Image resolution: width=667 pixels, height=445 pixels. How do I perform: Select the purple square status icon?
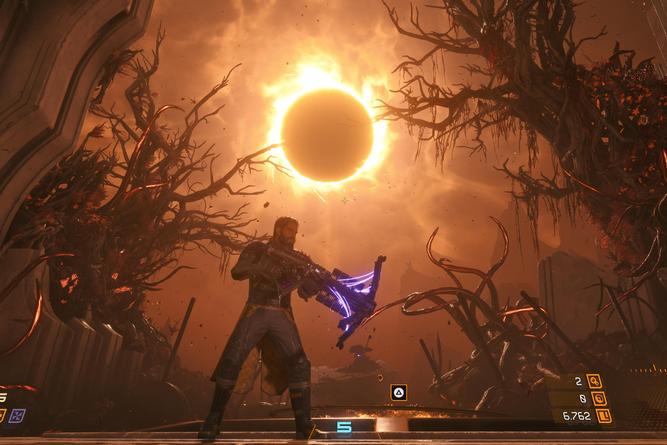click(17, 415)
